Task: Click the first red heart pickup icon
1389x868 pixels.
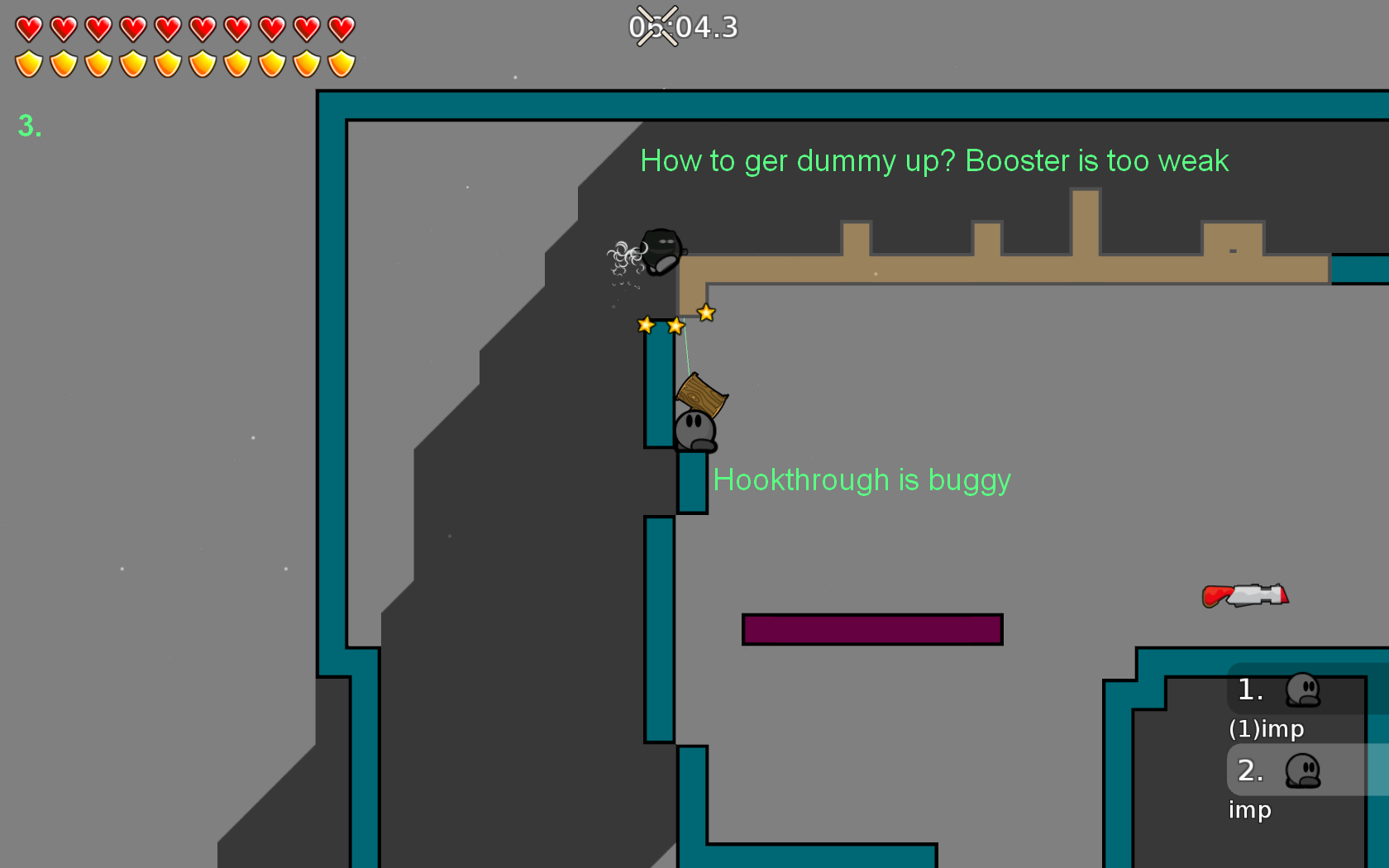Action: pos(28,28)
